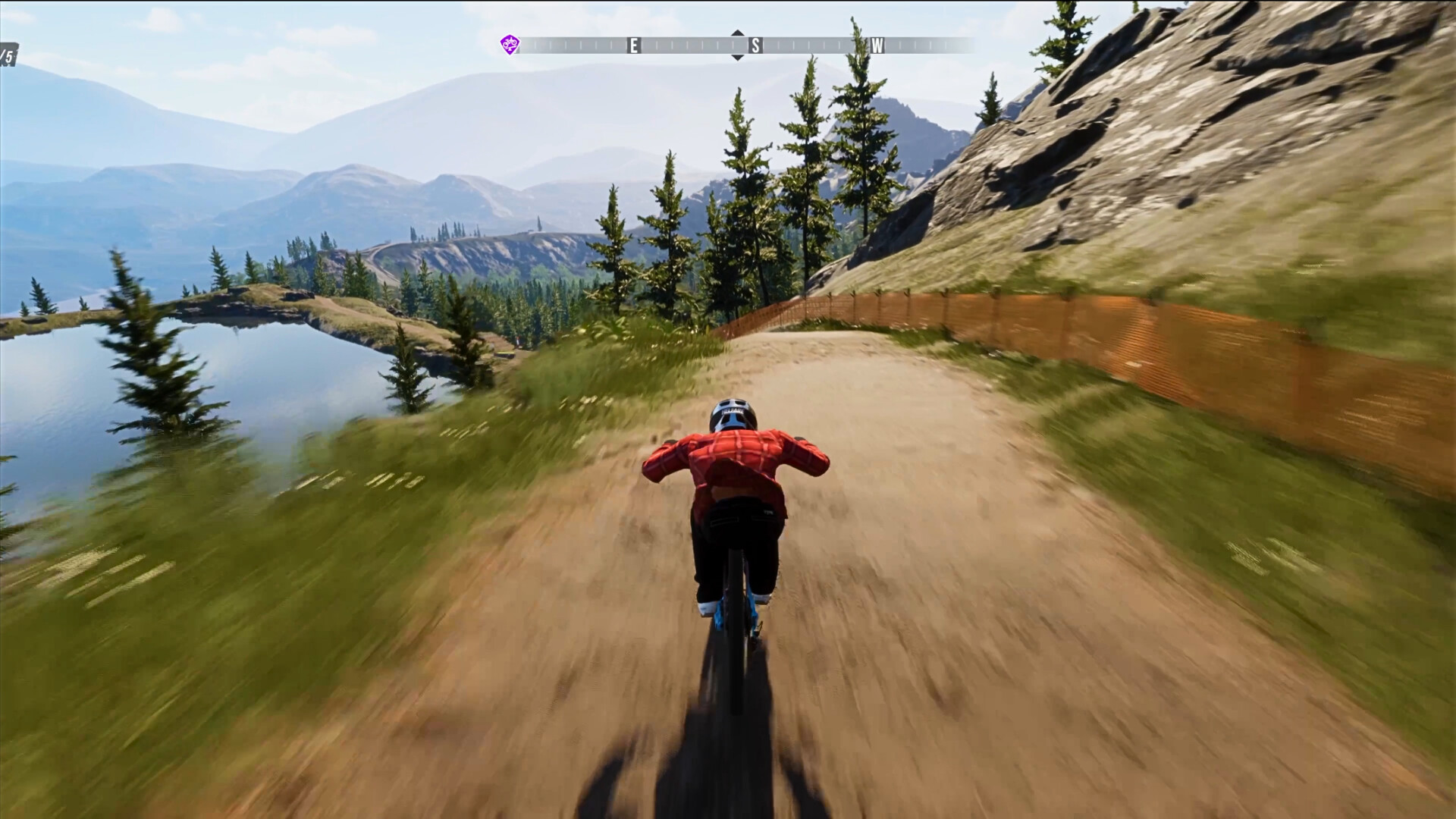The image size is (1456, 819).
Task: Select the S heading on the compass bar
Action: [755, 45]
